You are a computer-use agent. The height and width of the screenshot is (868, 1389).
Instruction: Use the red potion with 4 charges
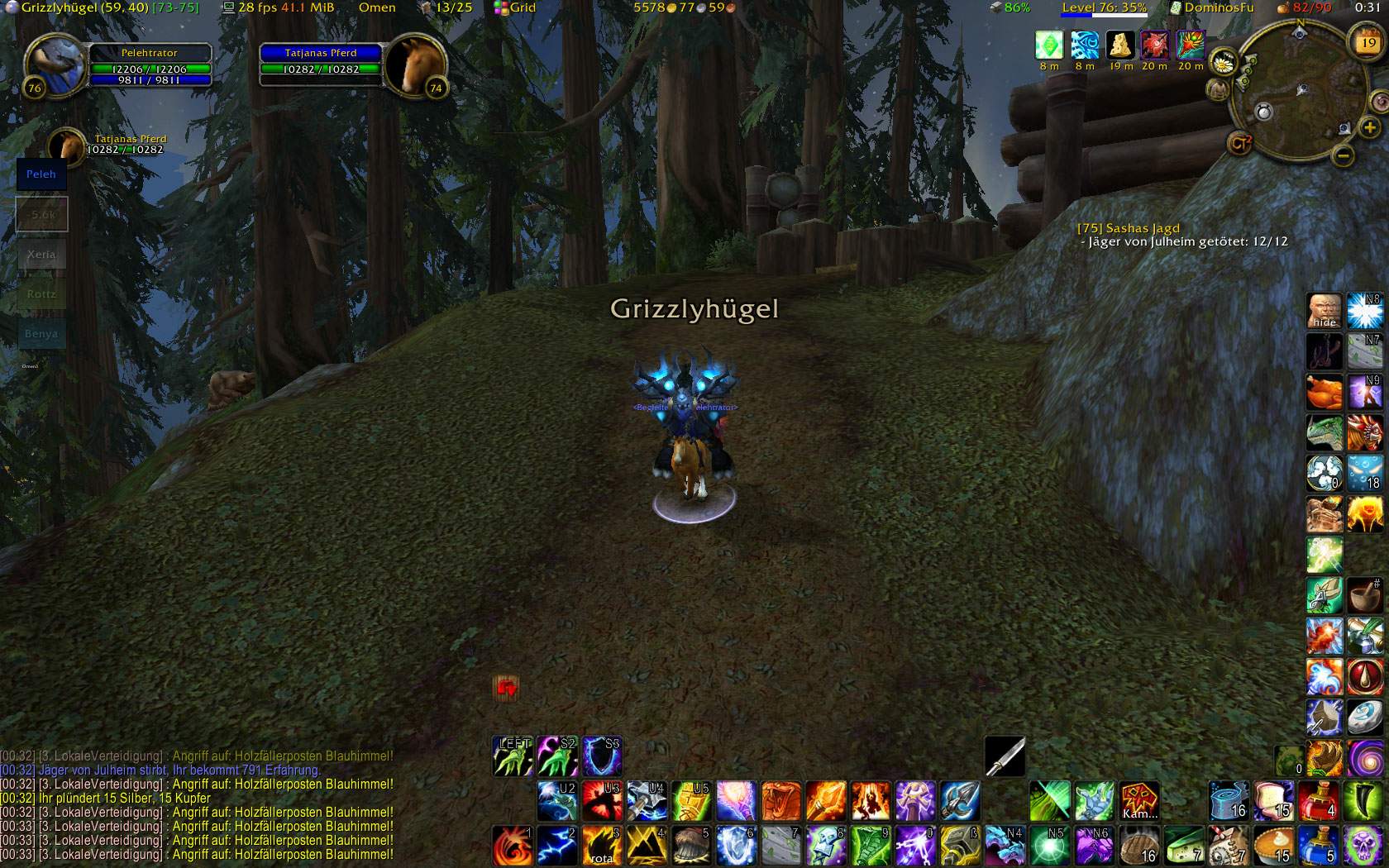tap(1318, 801)
